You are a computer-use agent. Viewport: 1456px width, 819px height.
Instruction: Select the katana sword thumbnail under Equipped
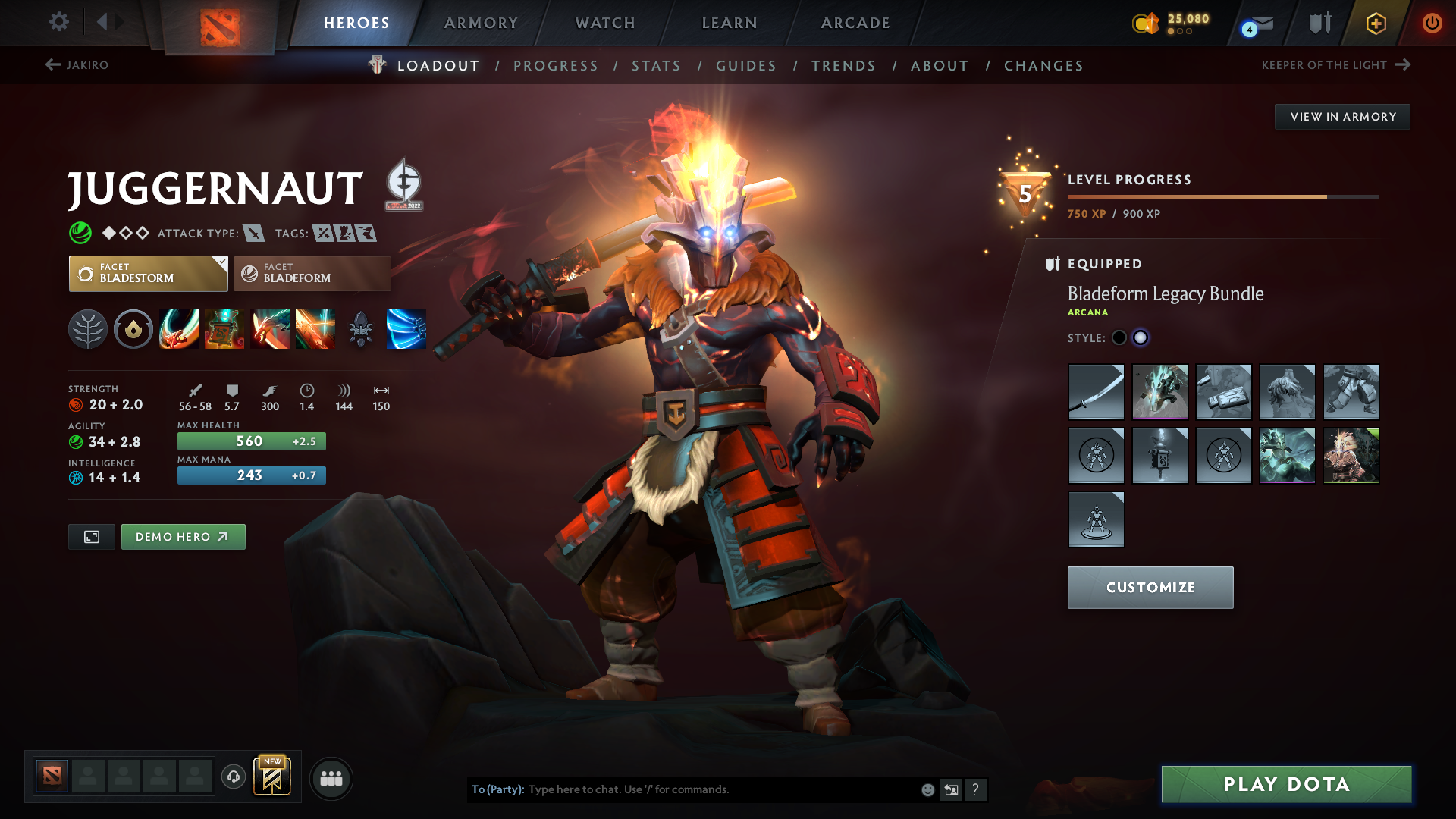[1097, 392]
